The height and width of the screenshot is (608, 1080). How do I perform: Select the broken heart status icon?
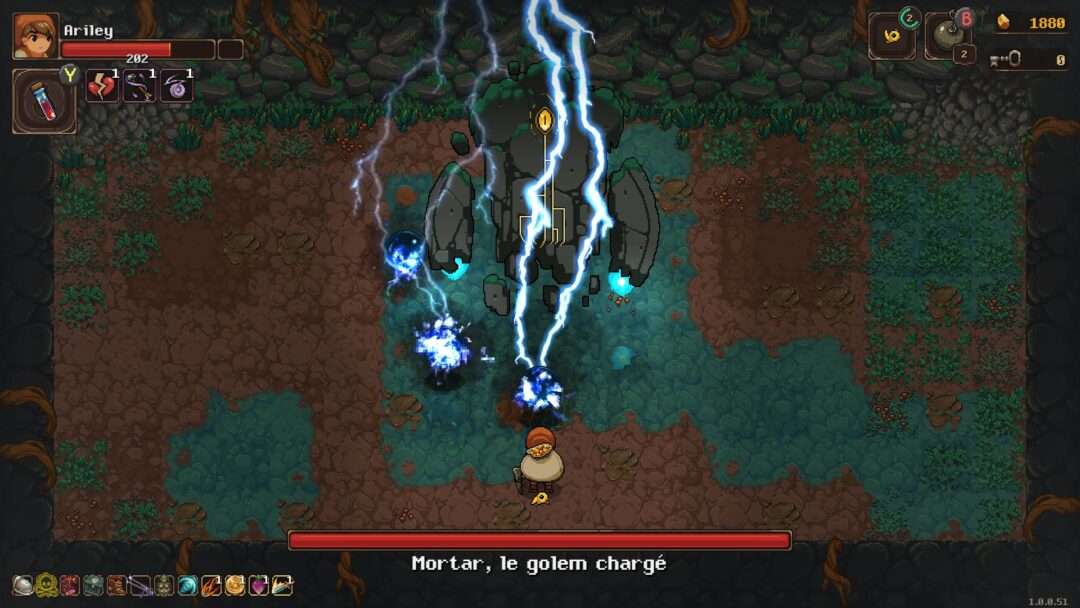pyautogui.click(x=102, y=86)
